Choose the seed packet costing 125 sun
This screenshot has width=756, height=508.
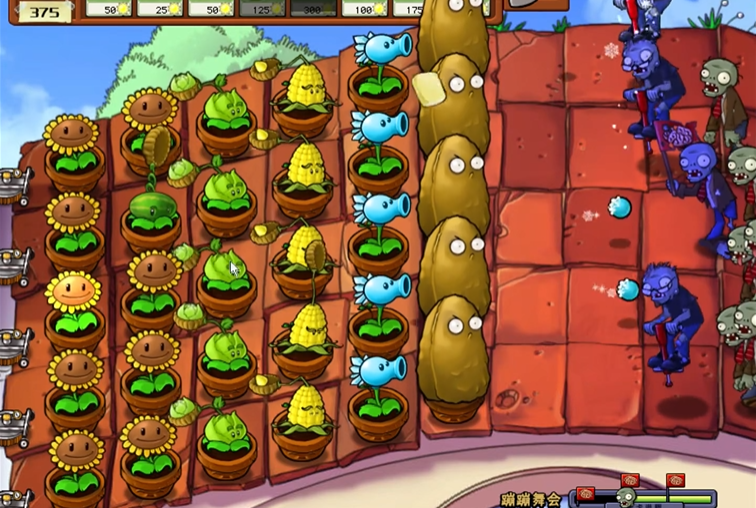point(263,8)
